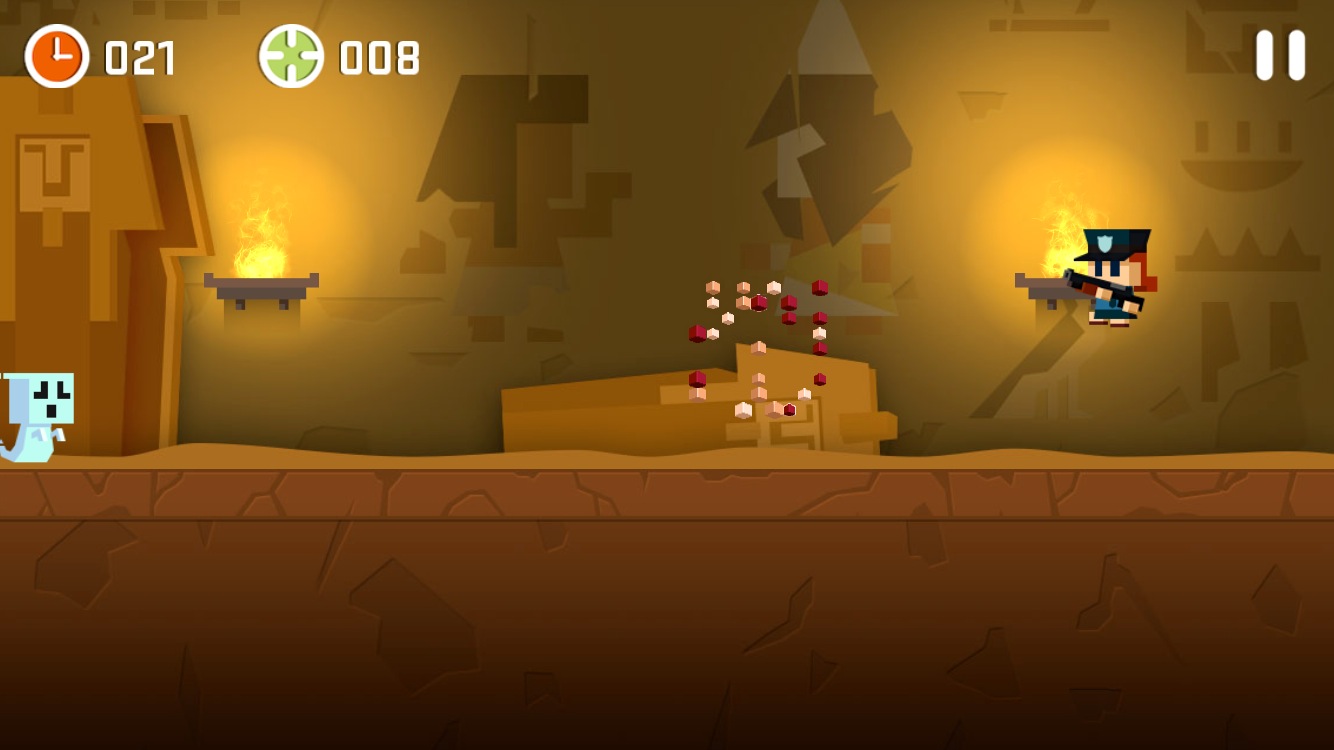This screenshot has height=750, width=1334.
Task: Pause the game with the pause button
Action: point(1280,55)
